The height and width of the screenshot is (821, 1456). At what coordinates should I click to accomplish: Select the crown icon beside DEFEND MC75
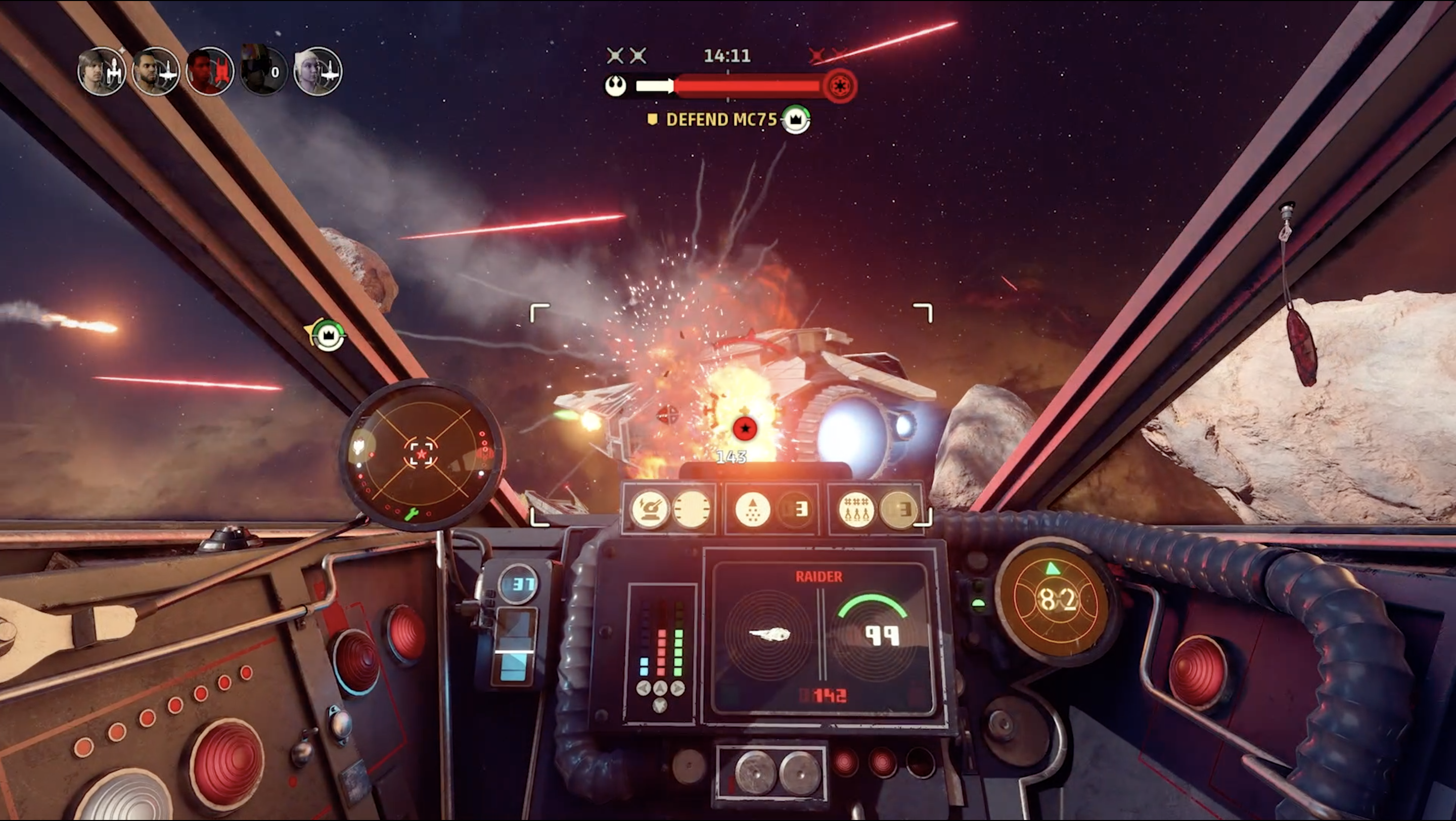[x=796, y=120]
